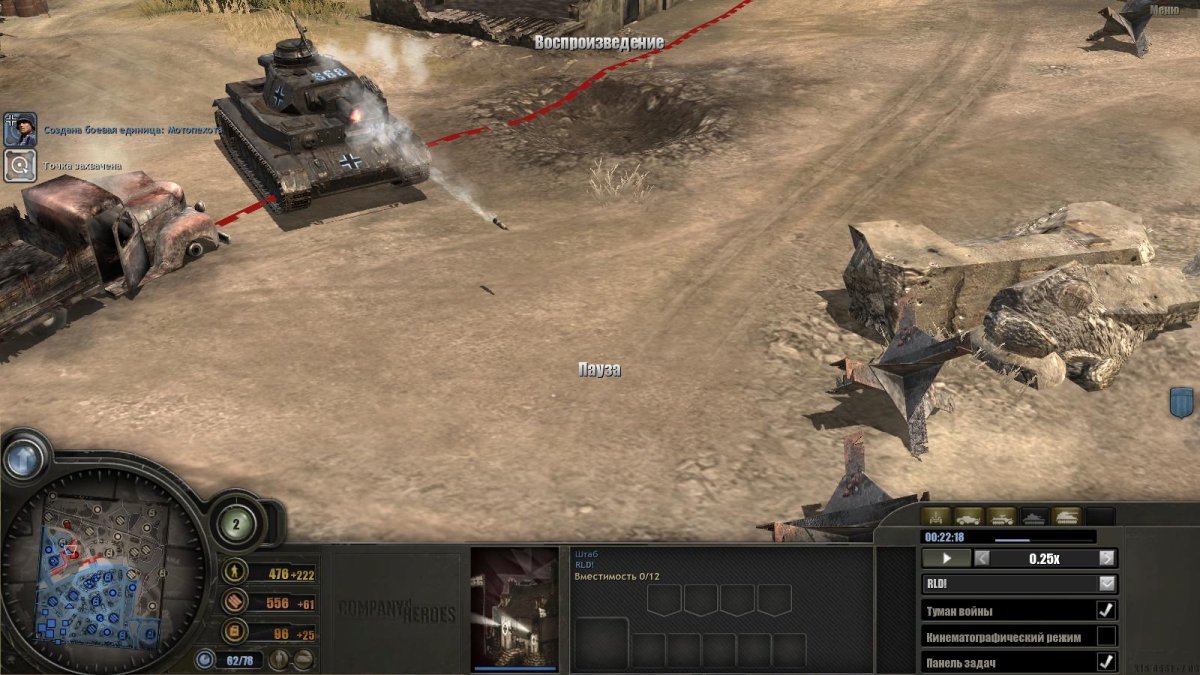
Task: Click the headquarters building portrait
Action: [x=515, y=606]
